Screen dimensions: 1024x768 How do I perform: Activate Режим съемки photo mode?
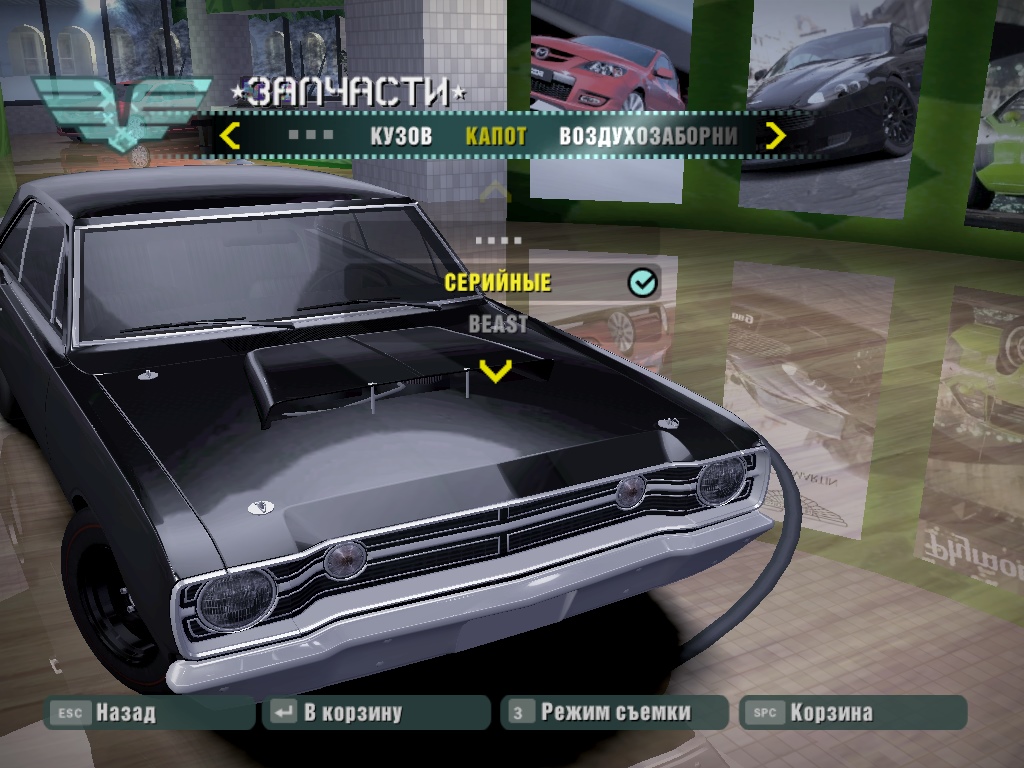click(x=614, y=713)
